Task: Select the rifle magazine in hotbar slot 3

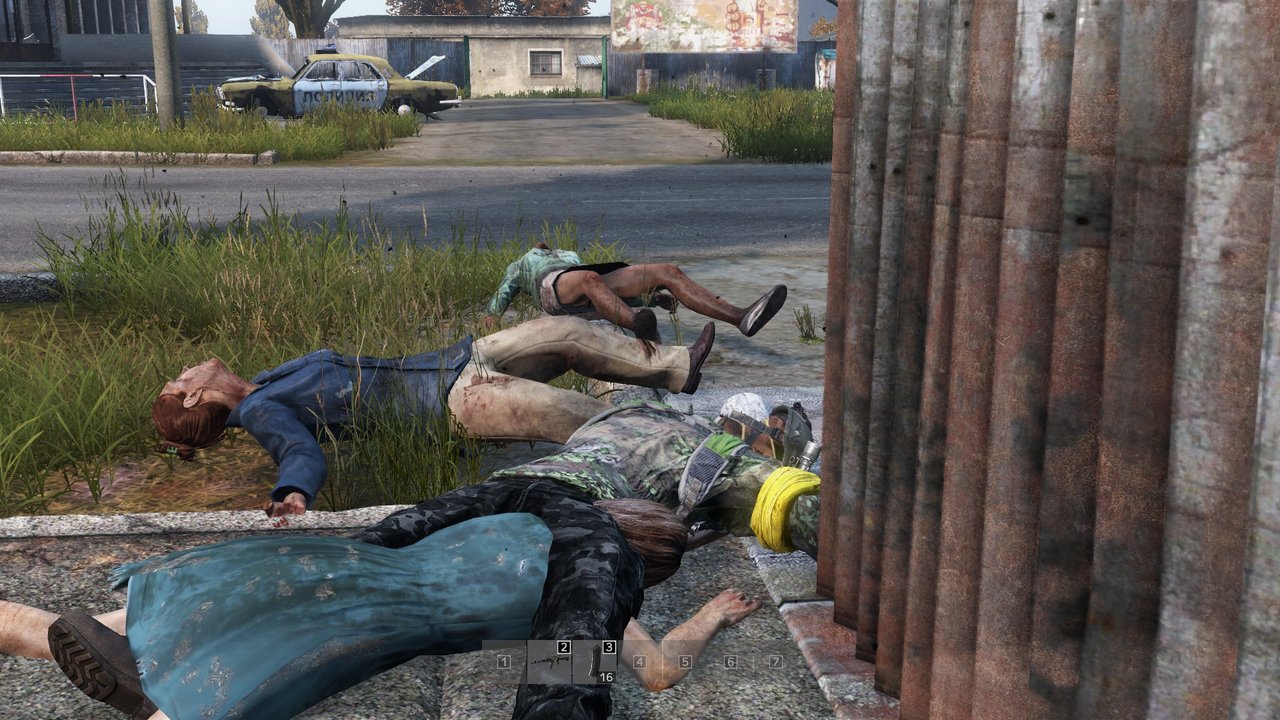Action: click(595, 662)
